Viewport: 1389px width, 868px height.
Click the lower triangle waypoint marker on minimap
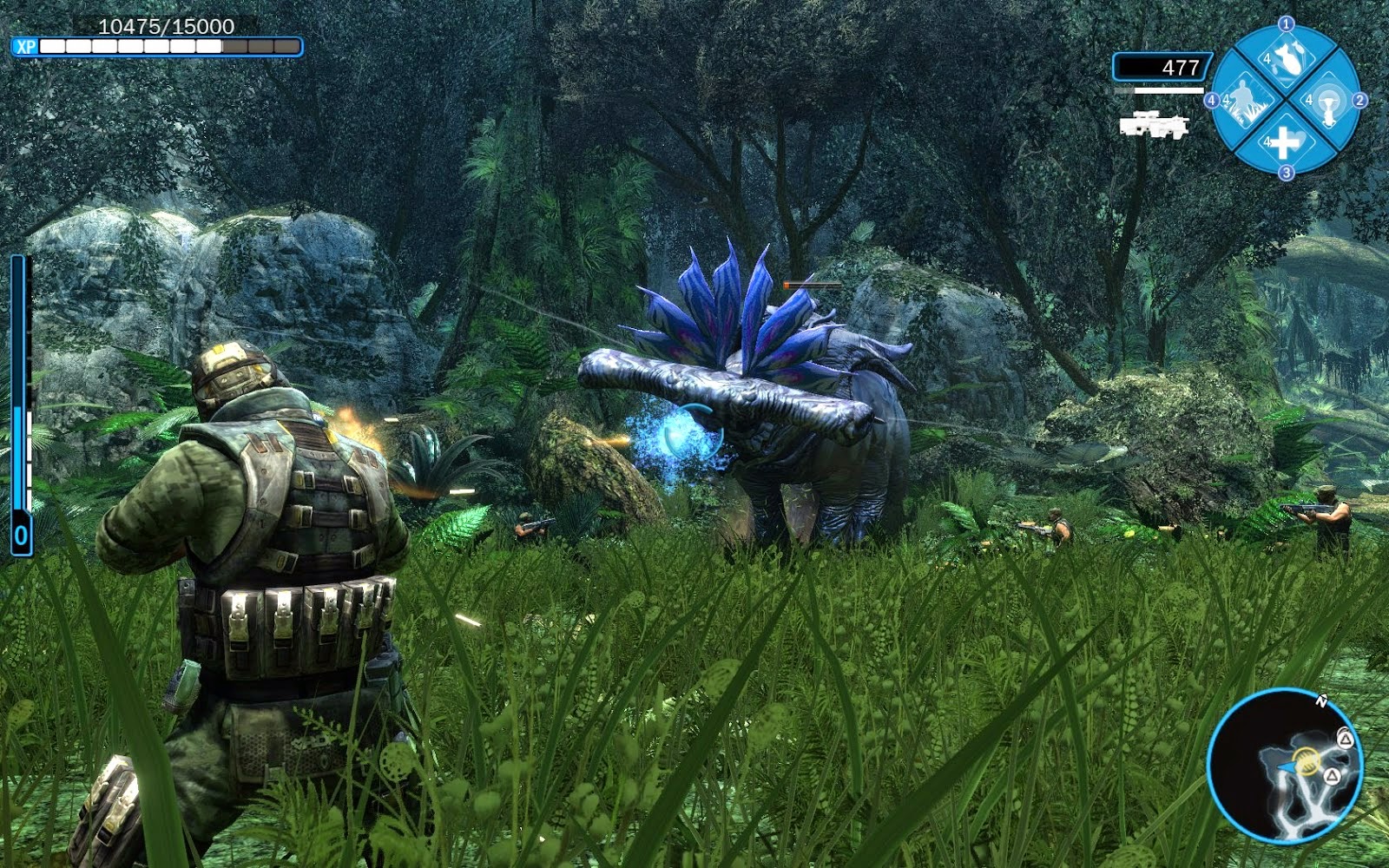1333,776
